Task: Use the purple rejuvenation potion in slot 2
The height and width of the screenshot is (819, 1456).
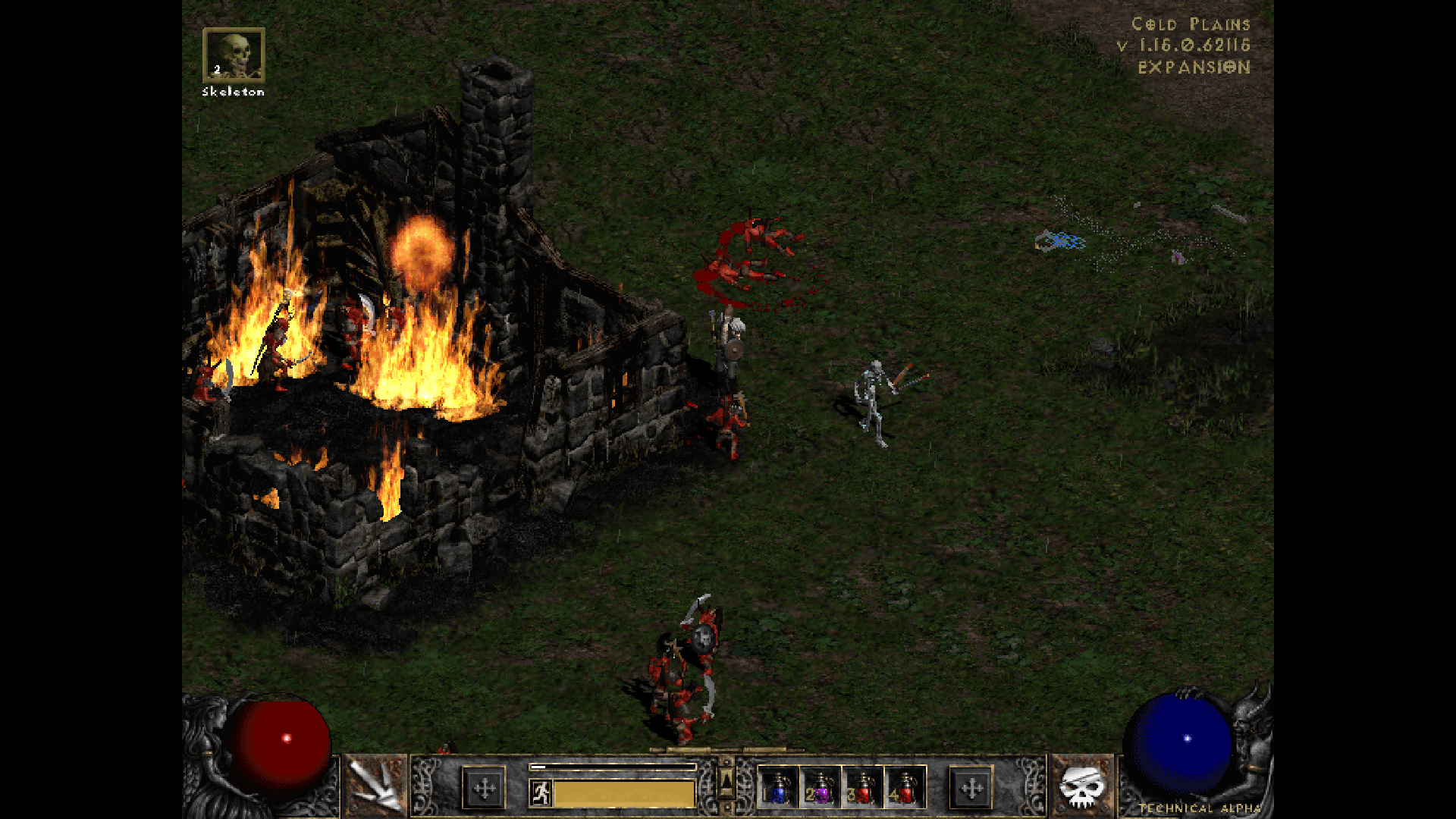Action: (x=821, y=788)
